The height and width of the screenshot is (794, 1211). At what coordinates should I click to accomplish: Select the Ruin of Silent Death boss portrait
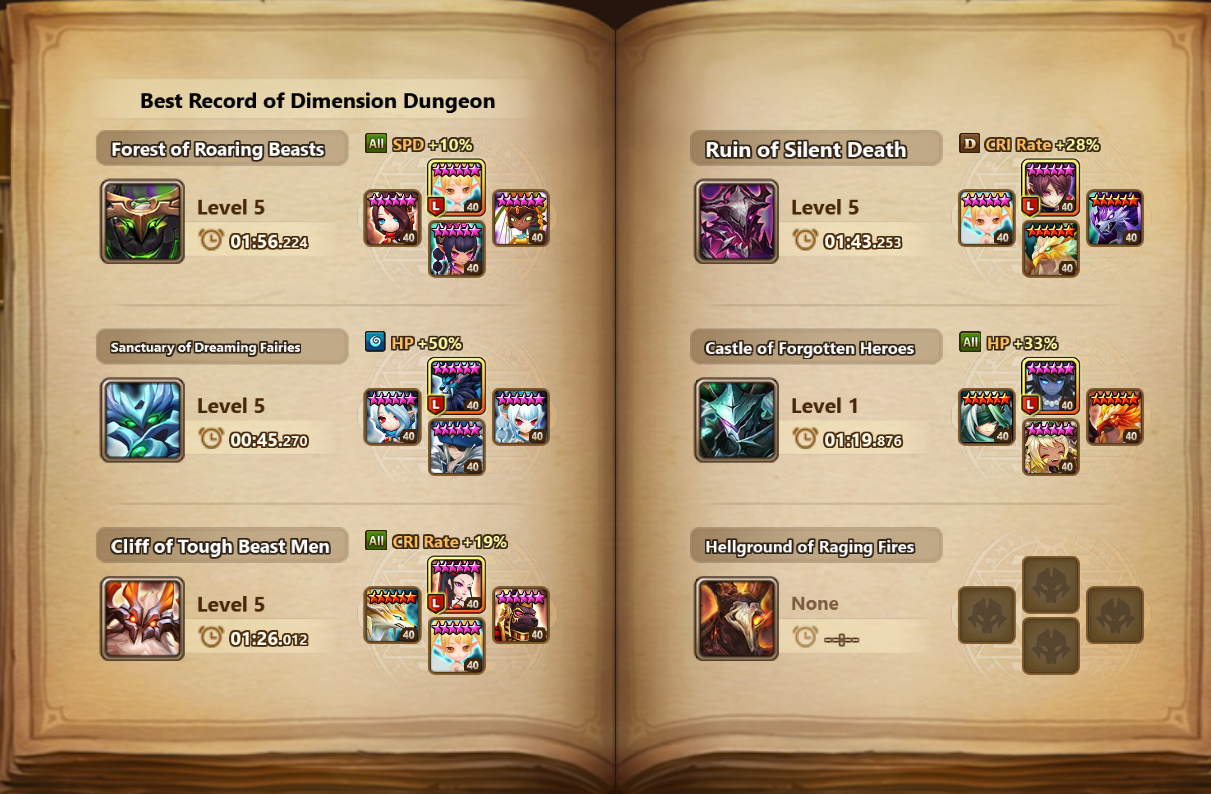coord(736,221)
